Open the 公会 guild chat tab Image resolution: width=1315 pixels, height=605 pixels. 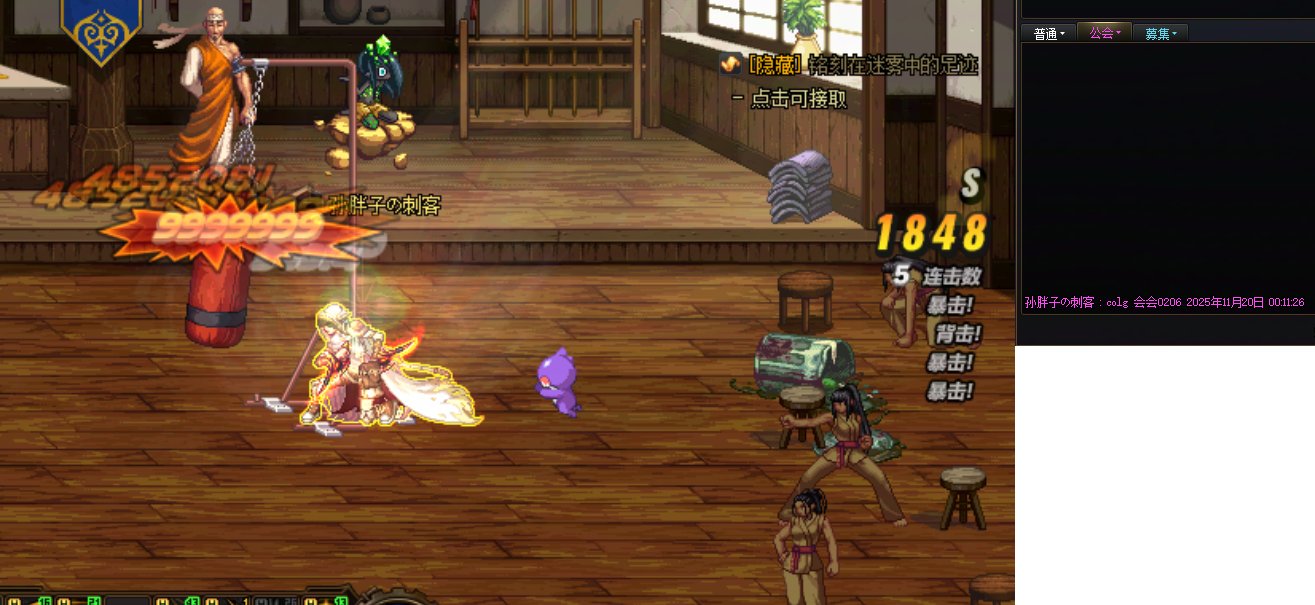pos(1104,33)
